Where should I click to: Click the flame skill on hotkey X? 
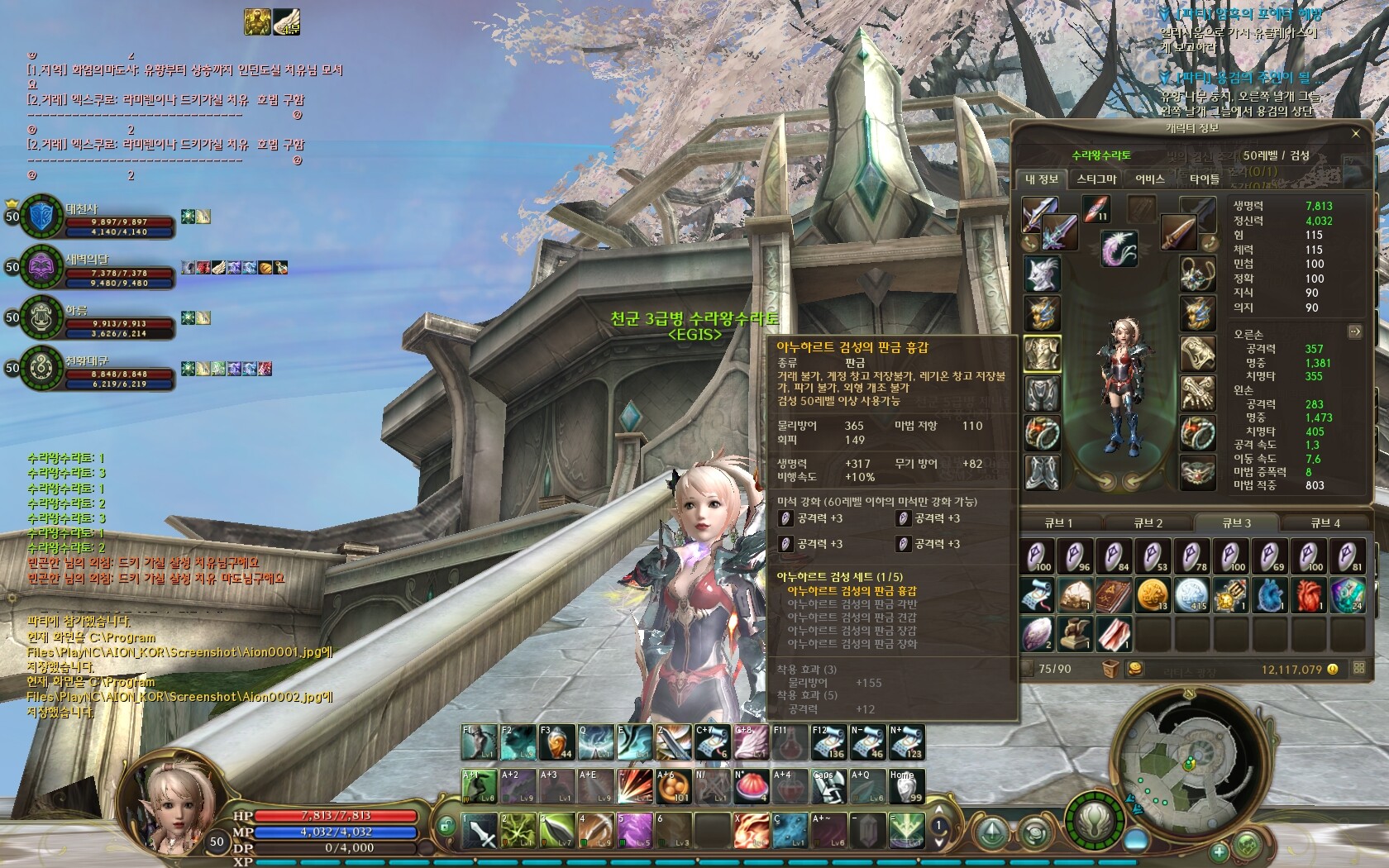(752, 829)
